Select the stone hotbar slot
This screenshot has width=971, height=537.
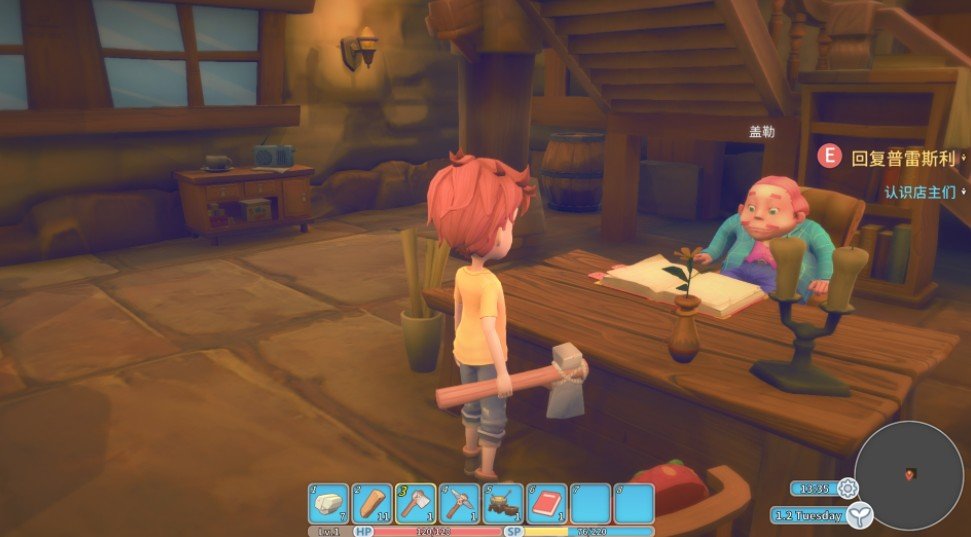coord(328,503)
